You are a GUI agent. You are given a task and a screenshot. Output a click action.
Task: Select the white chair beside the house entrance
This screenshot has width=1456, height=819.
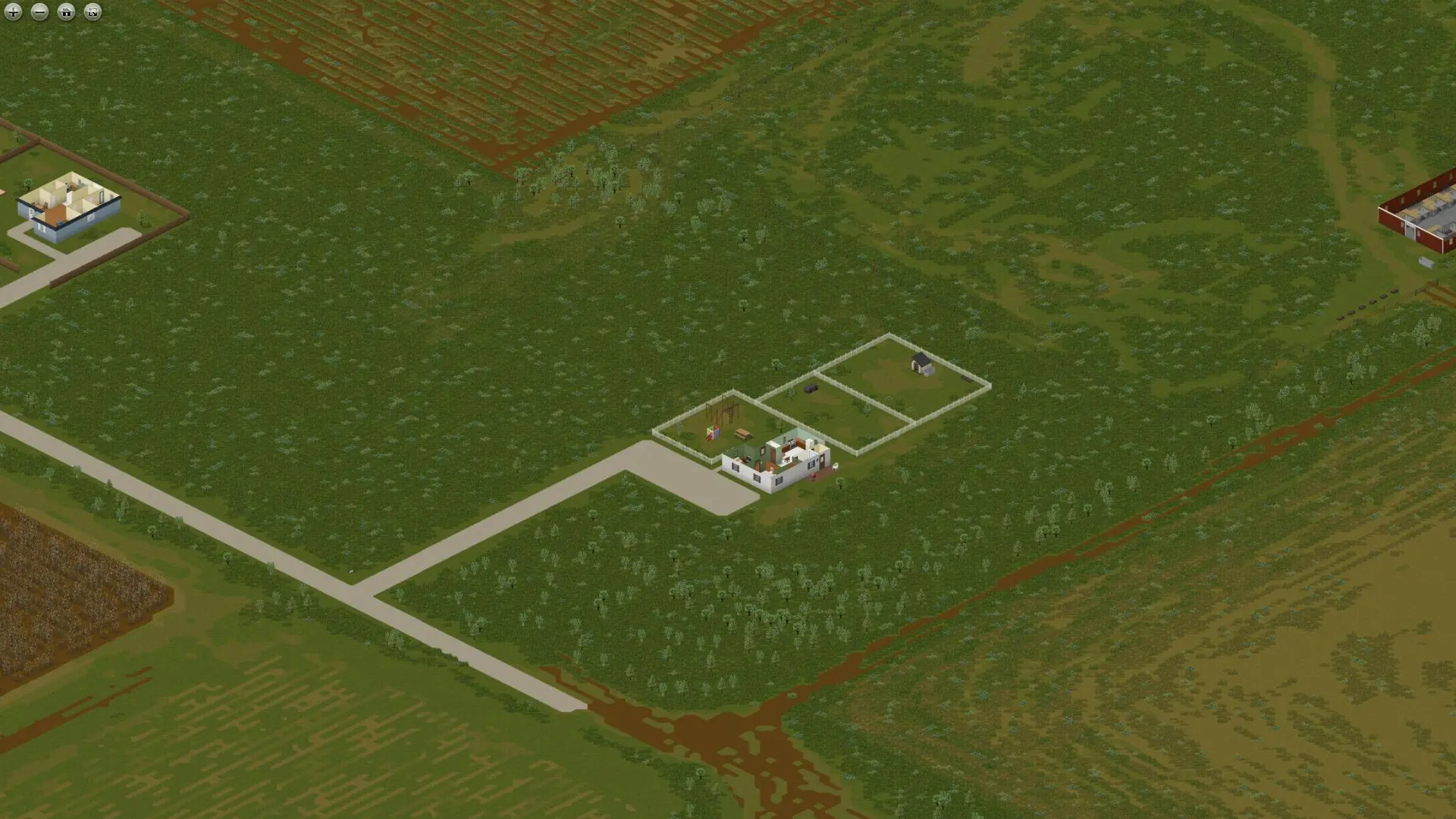pyautogui.click(x=836, y=468)
